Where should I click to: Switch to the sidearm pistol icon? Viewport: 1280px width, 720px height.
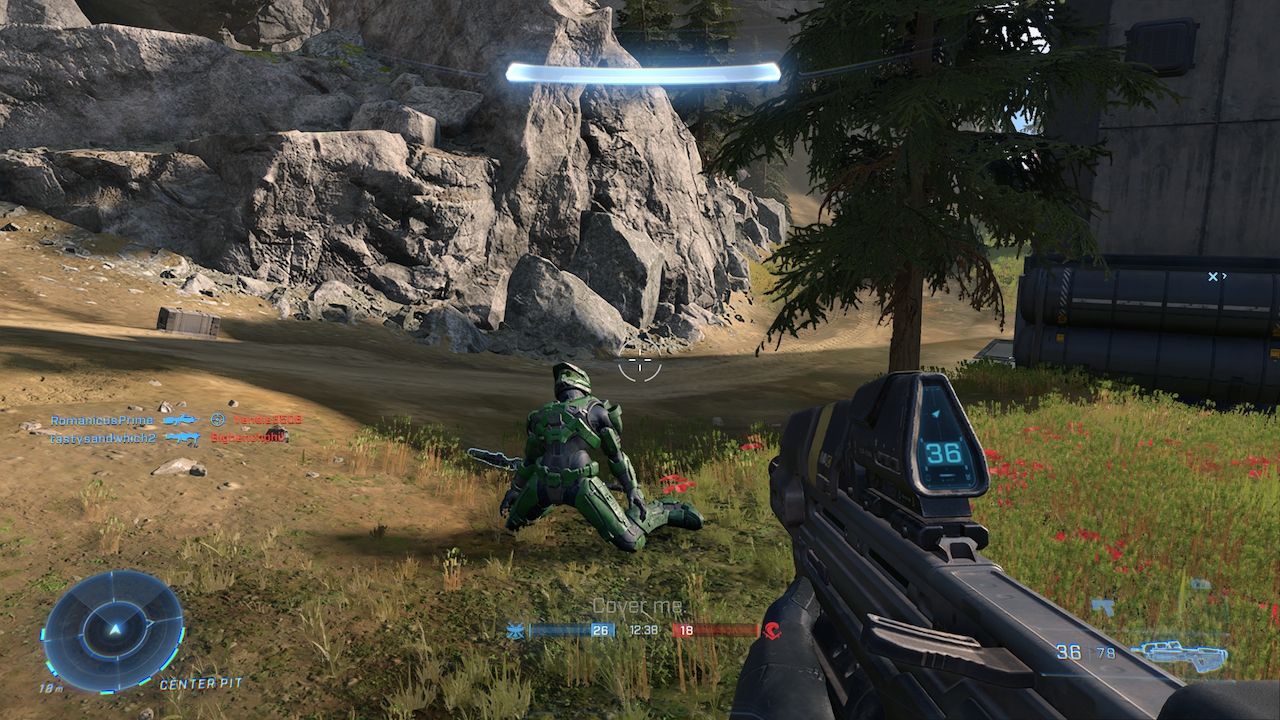pos(1102,606)
